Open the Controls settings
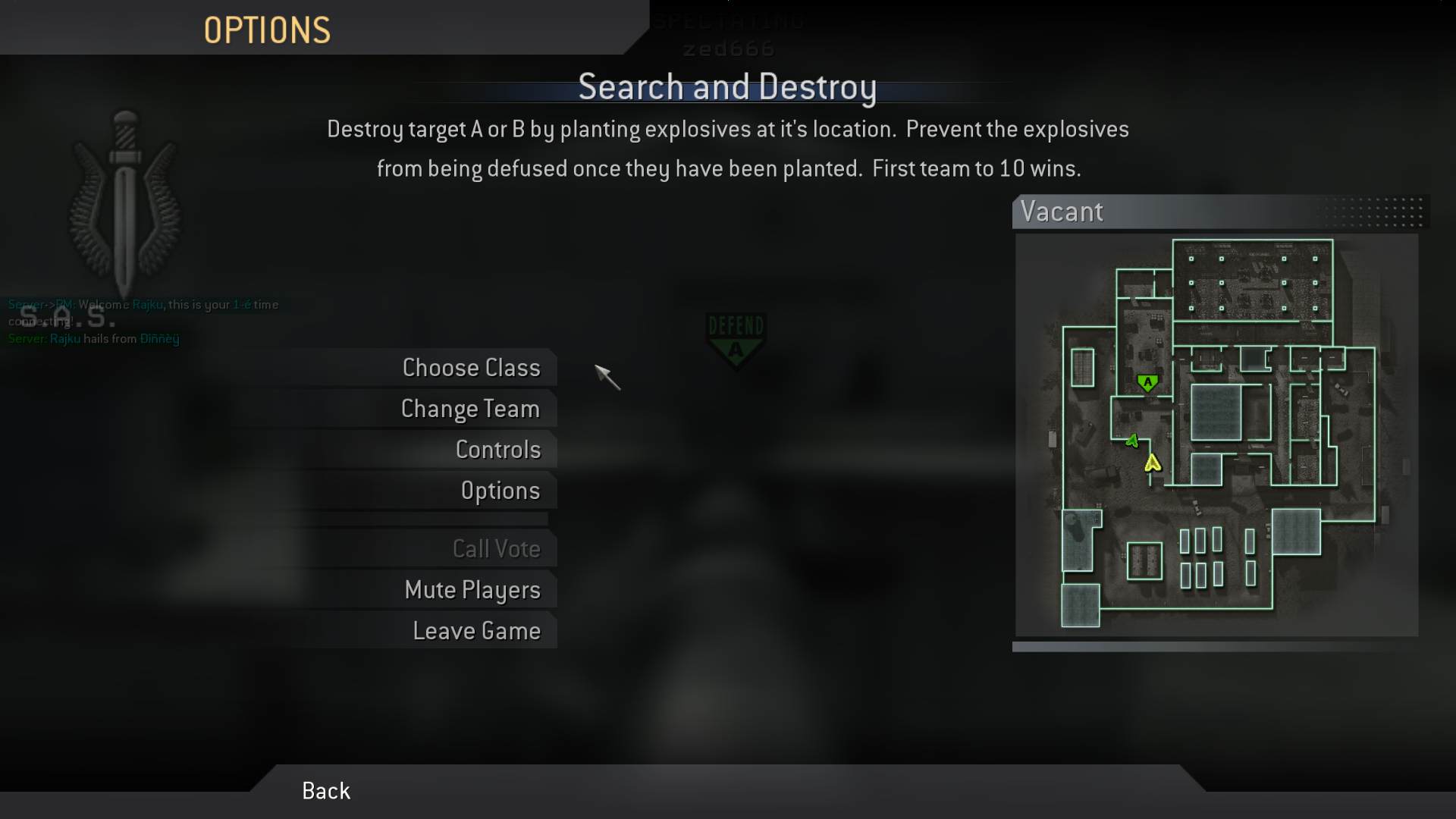 click(498, 449)
